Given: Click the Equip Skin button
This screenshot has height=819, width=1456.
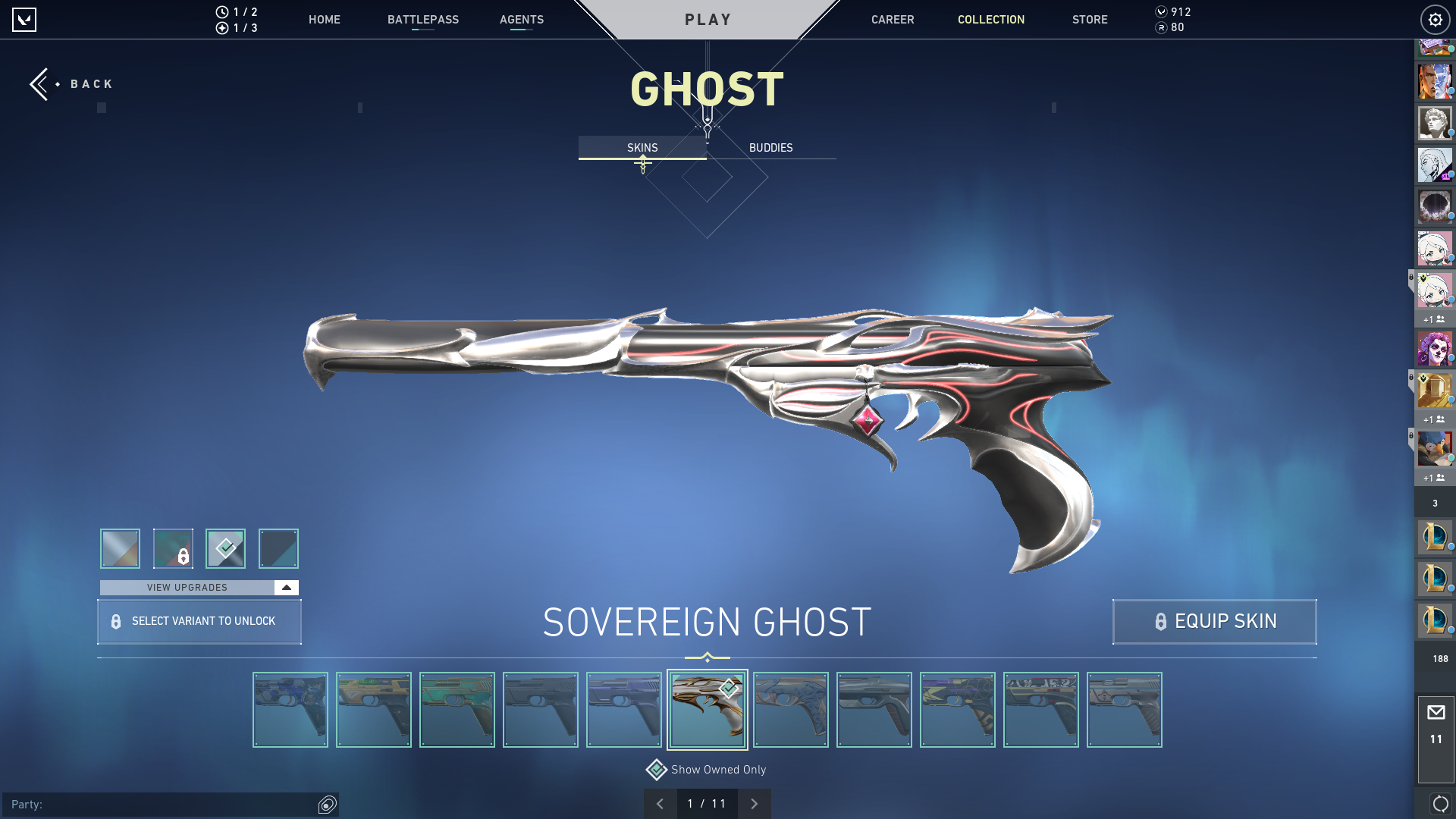Looking at the screenshot, I should (1213, 621).
